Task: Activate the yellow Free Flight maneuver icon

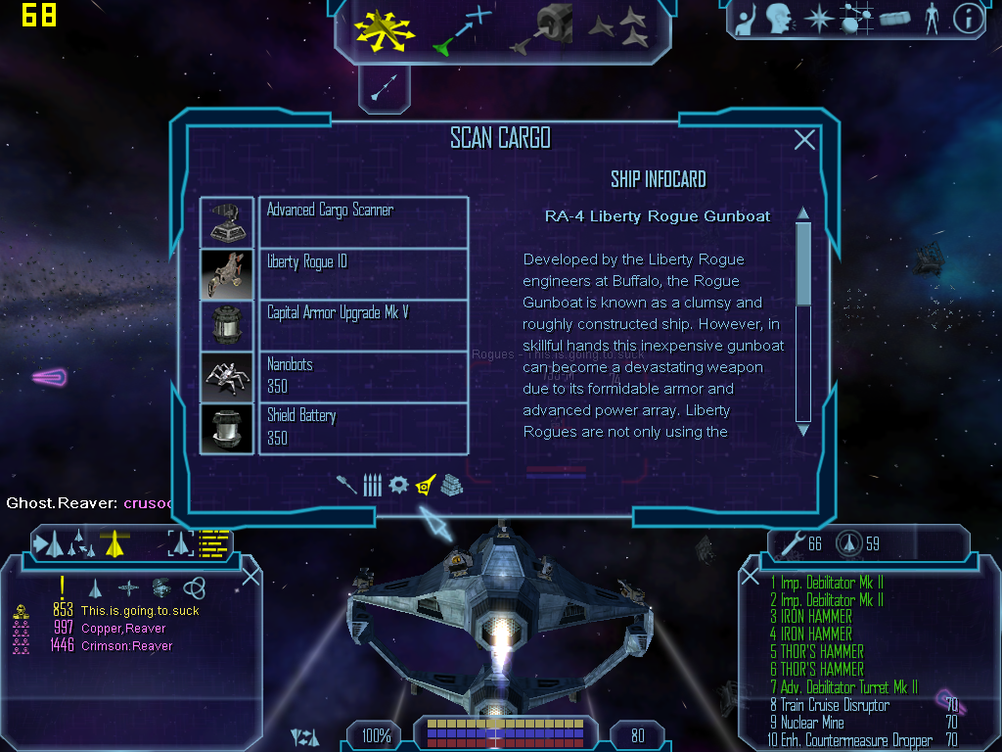Action: tap(384, 29)
